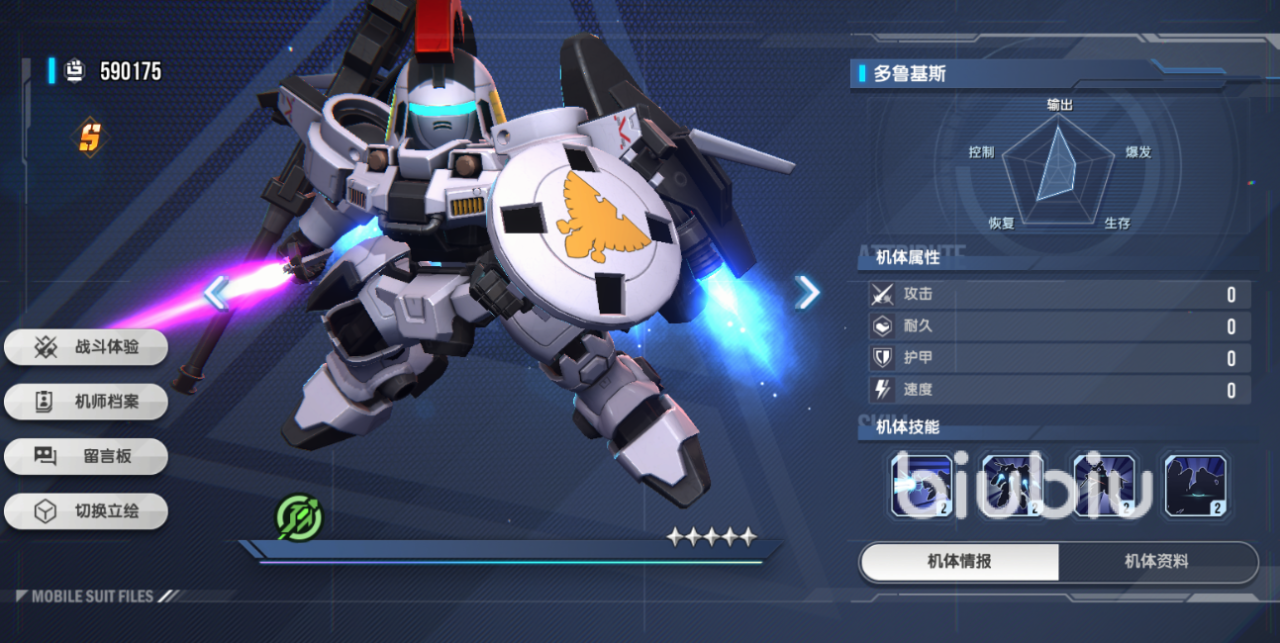
Task: Switch to the 机体资料 tab
Action: coord(1157,562)
